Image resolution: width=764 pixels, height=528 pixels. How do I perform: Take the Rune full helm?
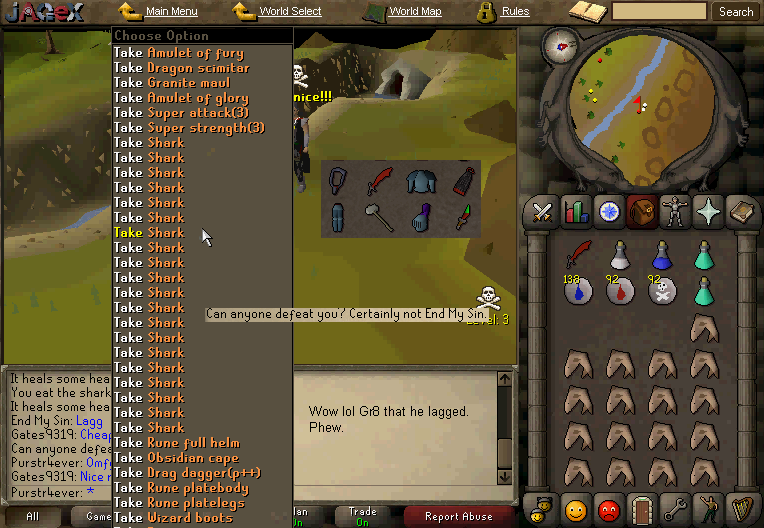coord(176,443)
